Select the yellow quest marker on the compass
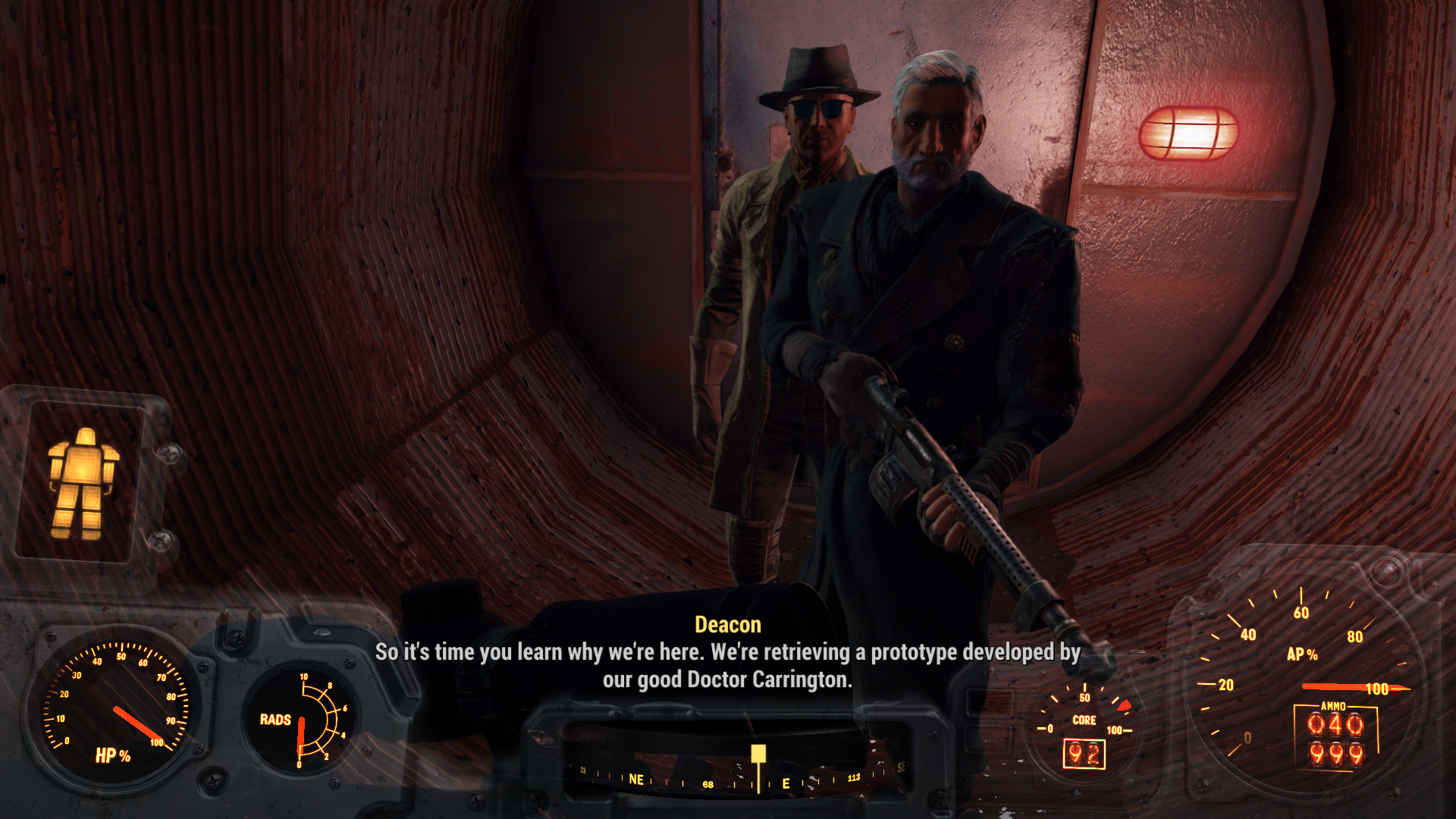 point(758,754)
